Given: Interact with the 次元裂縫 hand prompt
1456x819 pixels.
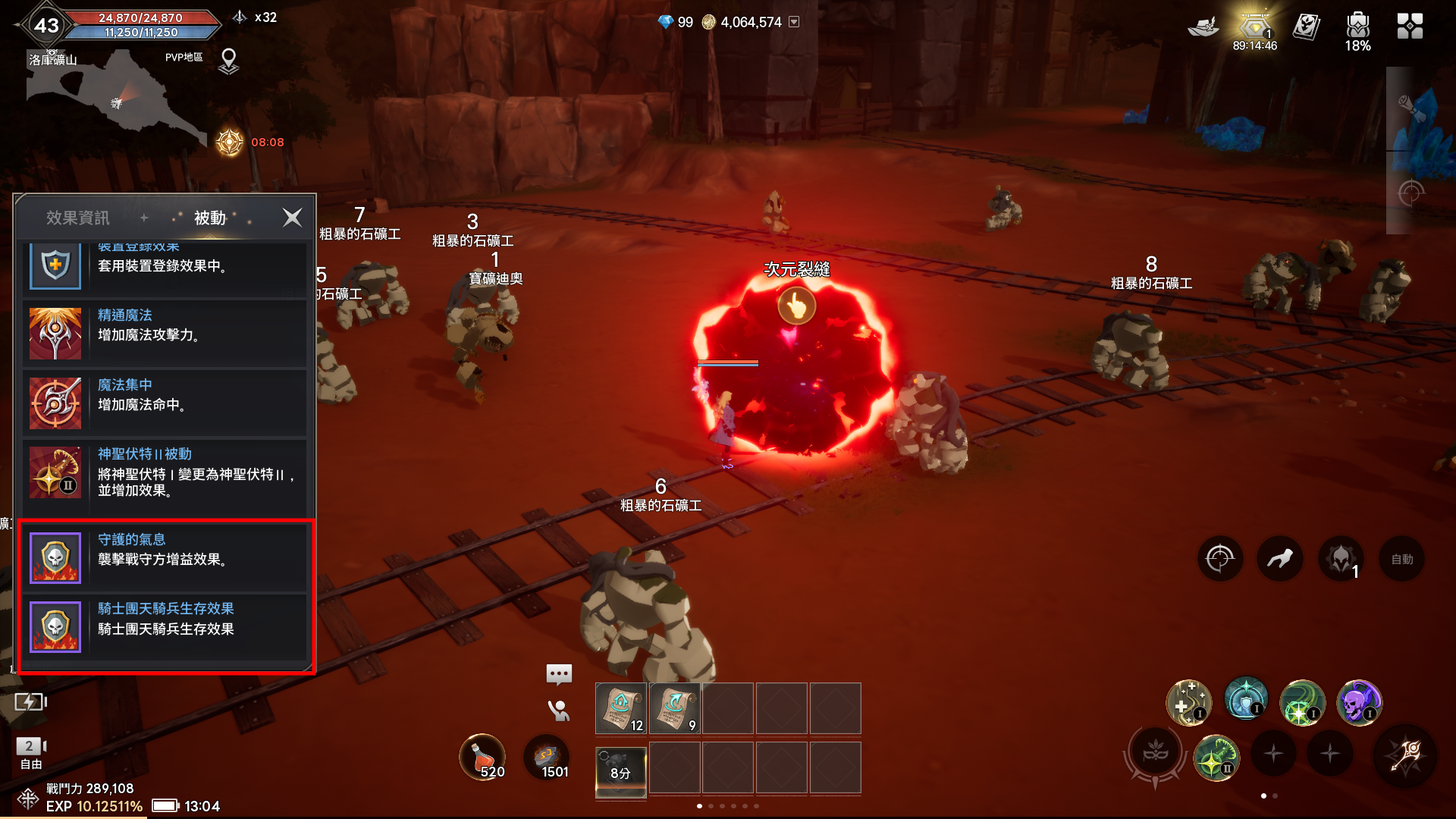Looking at the screenshot, I should [796, 306].
